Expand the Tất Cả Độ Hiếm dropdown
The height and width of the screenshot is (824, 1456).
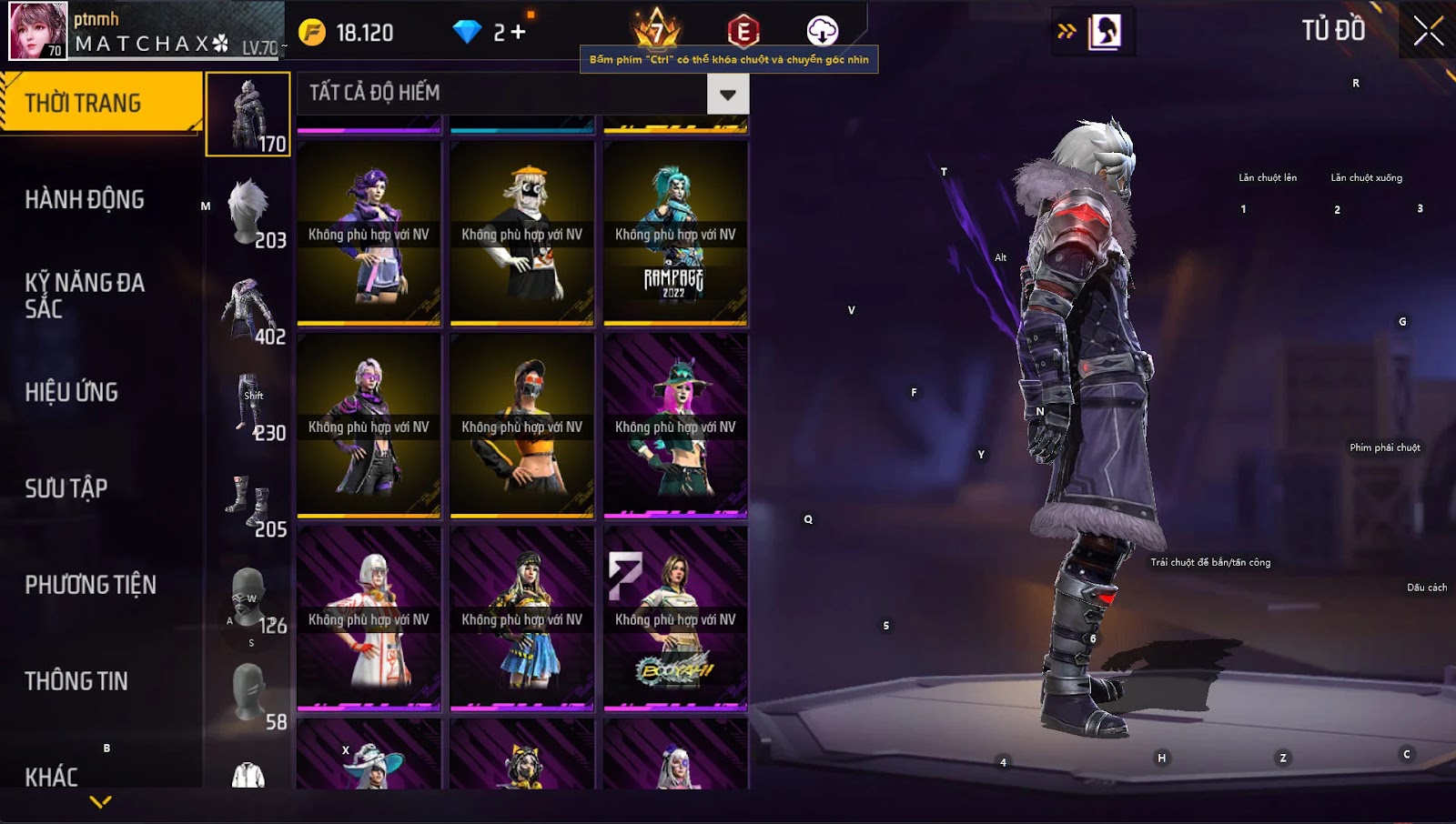click(727, 94)
